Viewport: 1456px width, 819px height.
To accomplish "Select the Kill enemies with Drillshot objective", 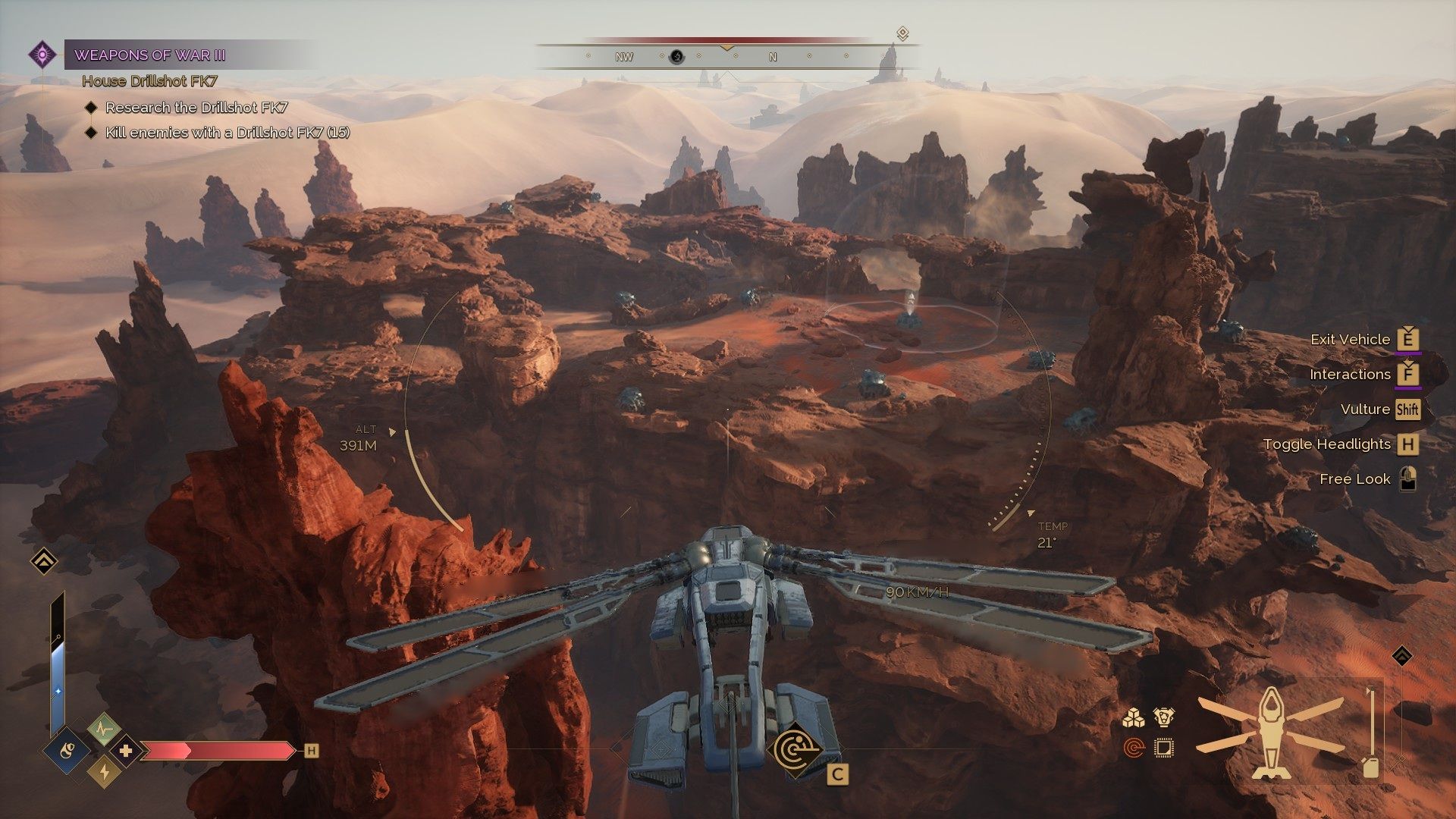I will coord(227,133).
